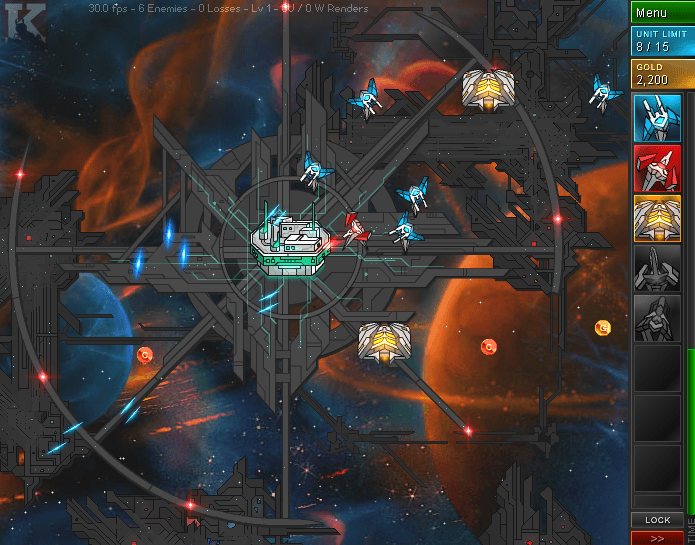Select the blue fighter ship unit
This screenshot has width=695, height=545.
pos(657,118)
